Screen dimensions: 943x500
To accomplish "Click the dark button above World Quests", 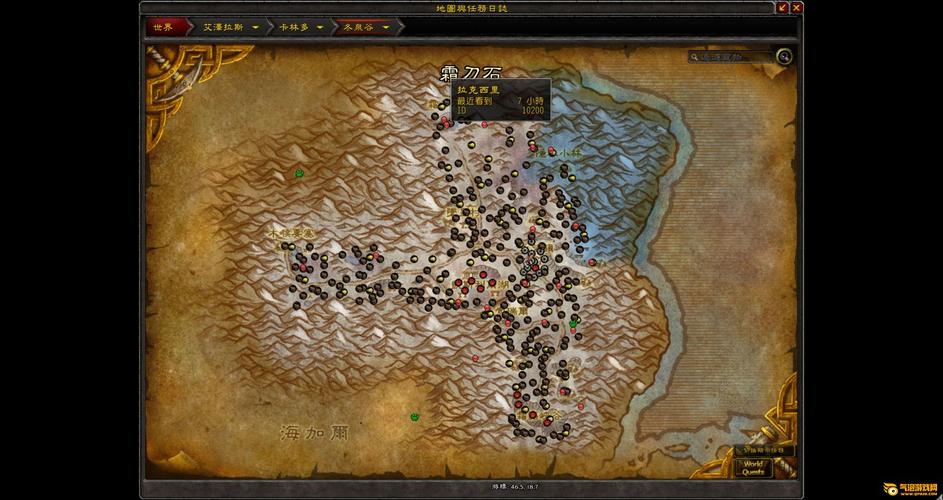I will (765, 450).
